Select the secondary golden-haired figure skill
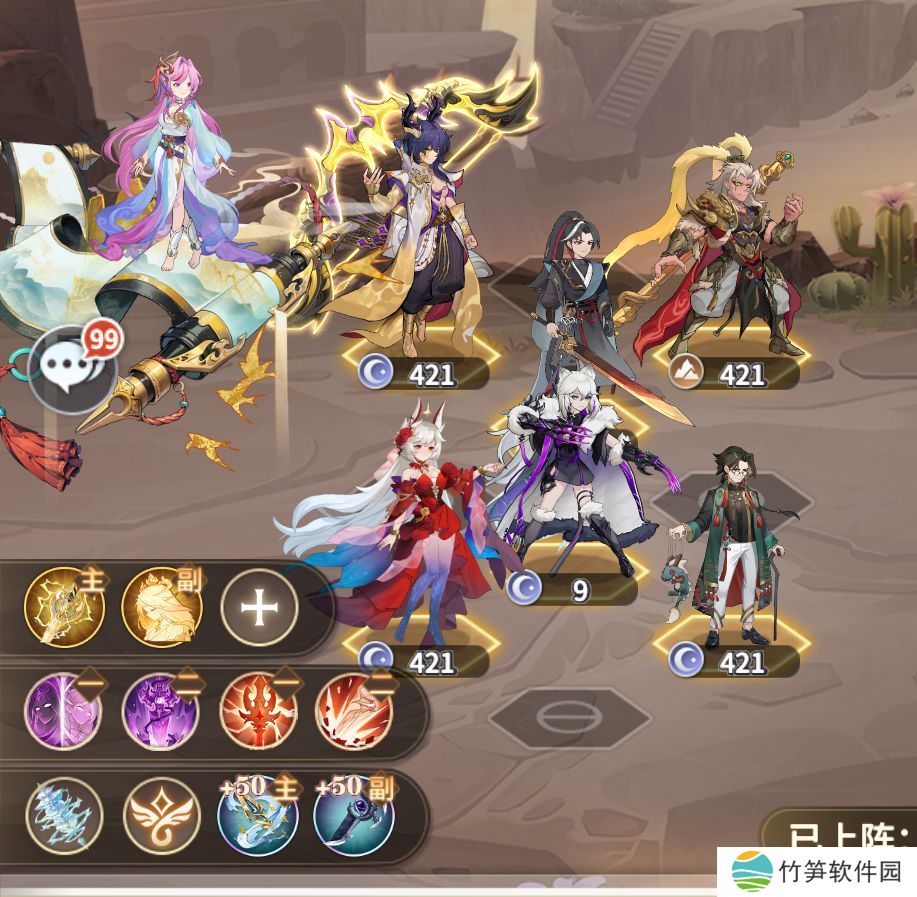Screen dimensions: 917x897 pyautogui.click(x=161, y=606)
